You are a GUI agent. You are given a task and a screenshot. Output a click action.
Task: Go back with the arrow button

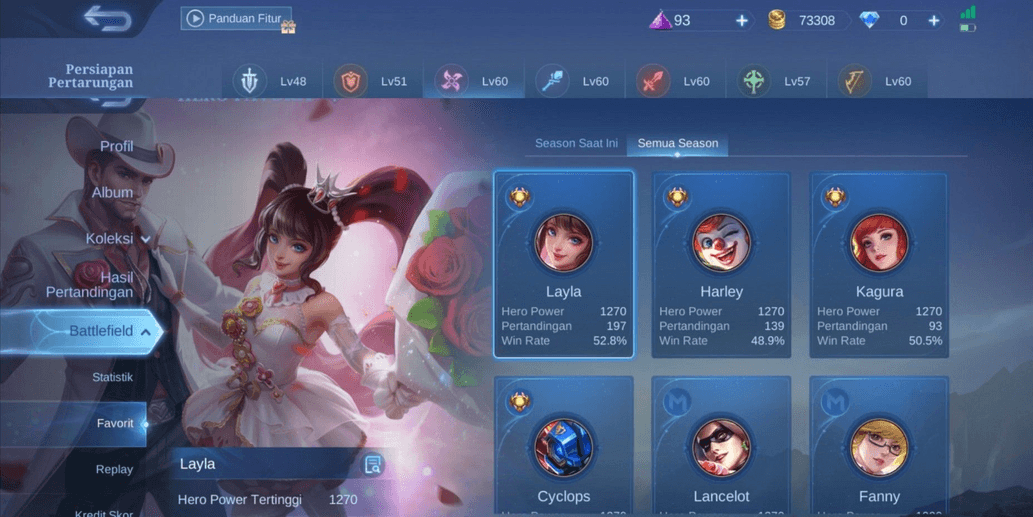(107, 19)
